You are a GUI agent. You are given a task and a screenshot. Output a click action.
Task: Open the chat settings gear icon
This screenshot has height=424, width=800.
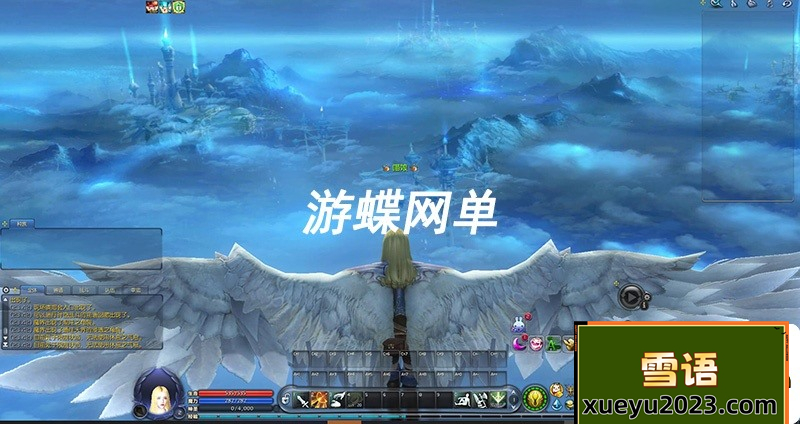(x=7, y=290)
